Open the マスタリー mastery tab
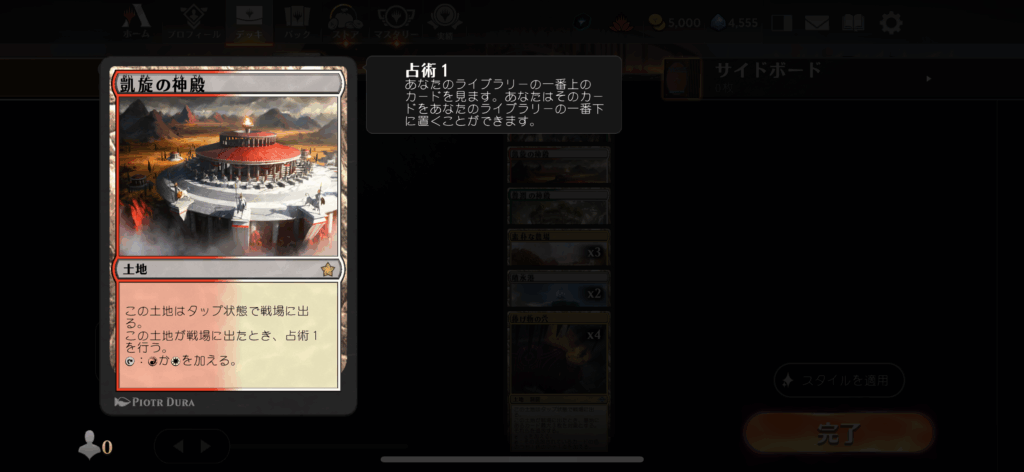Viewport: 1024px width, 472px height. (395, 22)
